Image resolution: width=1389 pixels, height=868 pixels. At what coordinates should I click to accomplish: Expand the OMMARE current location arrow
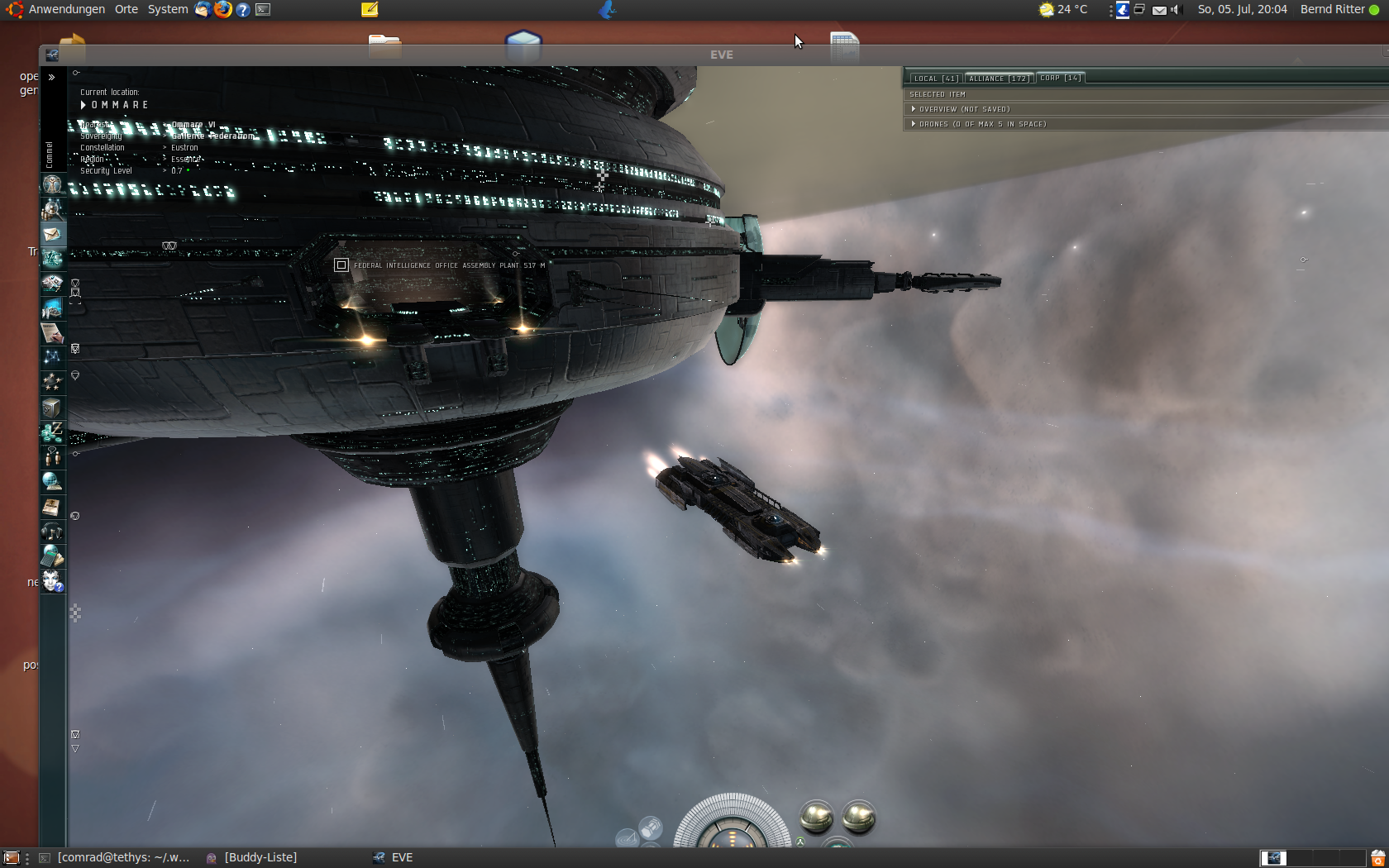(83, 105)
